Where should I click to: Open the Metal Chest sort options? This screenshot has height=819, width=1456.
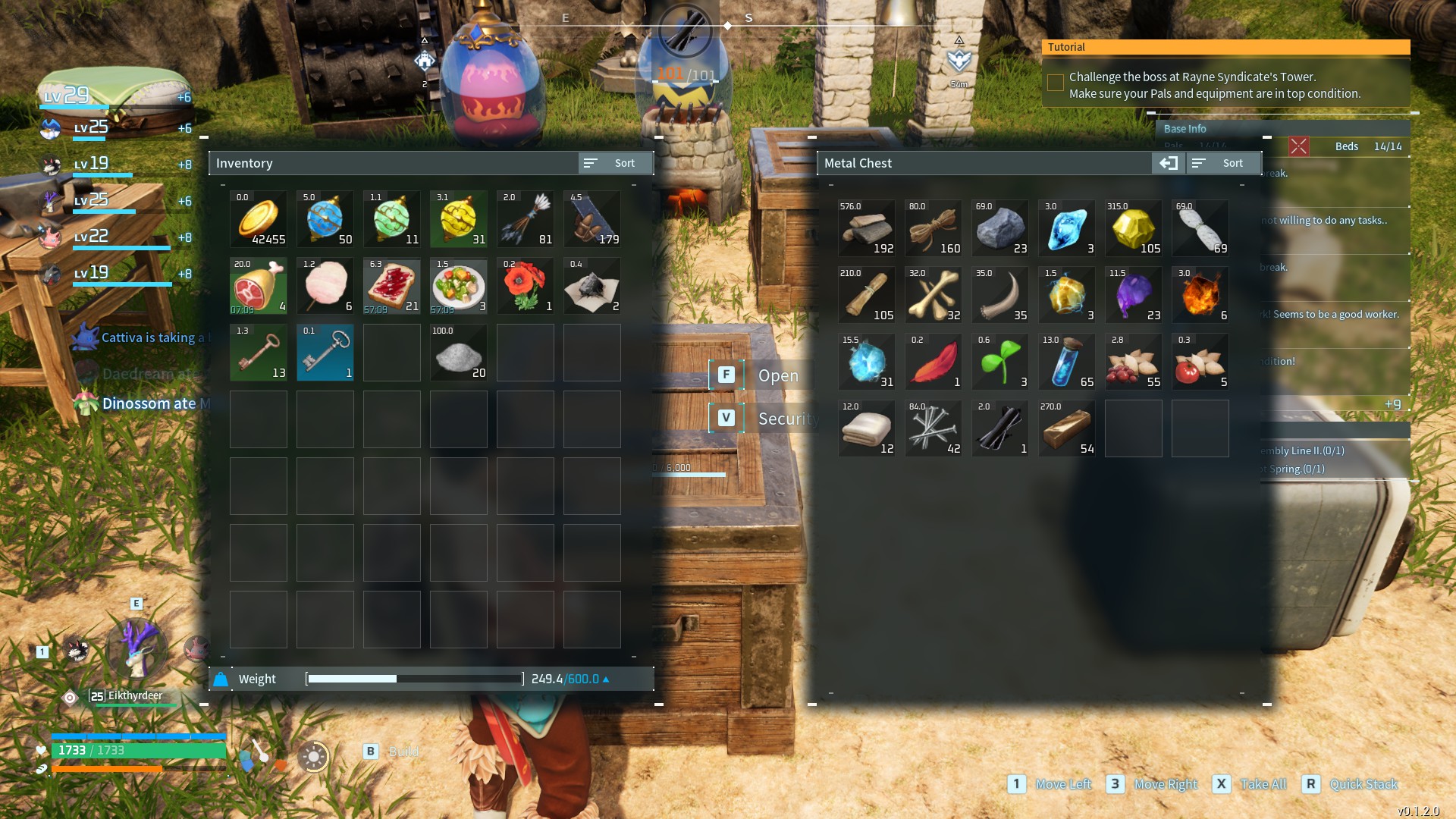point(1223,162)
